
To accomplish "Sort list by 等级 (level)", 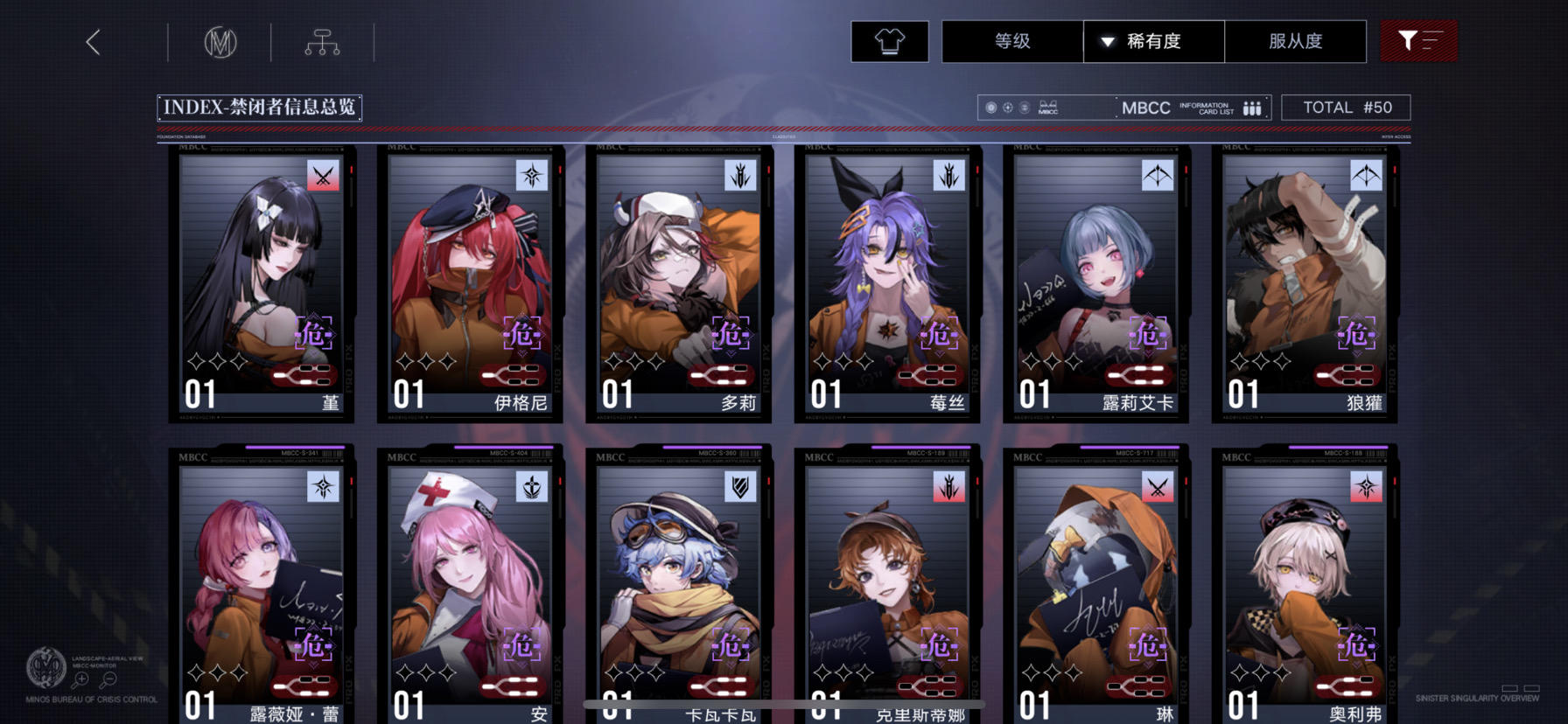I will point(1011,41).
